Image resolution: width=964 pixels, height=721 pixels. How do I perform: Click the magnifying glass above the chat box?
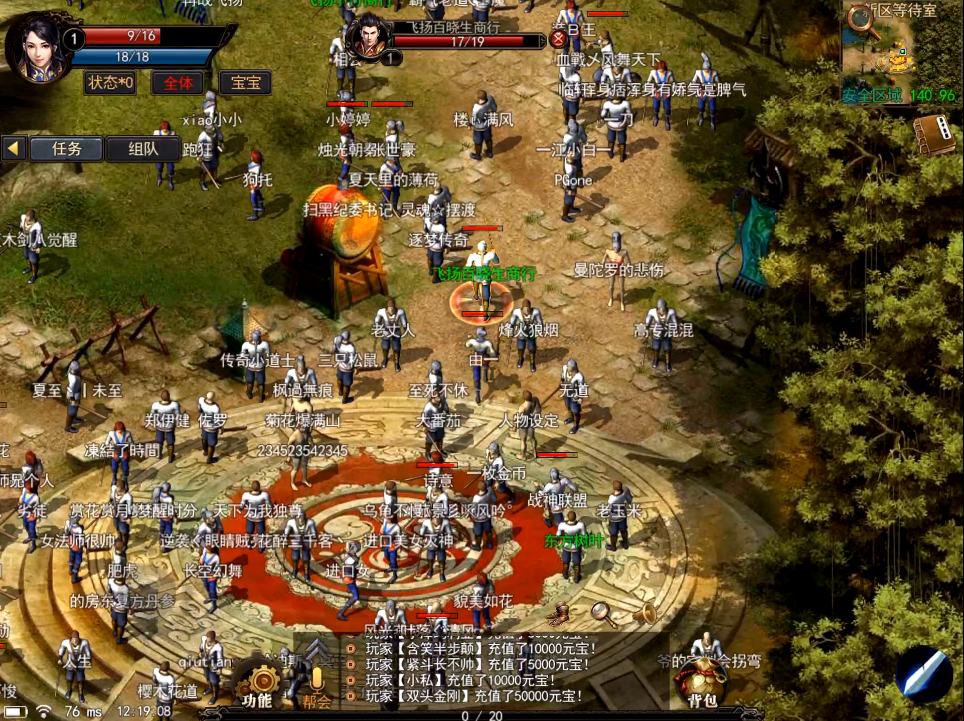point(603,613)
